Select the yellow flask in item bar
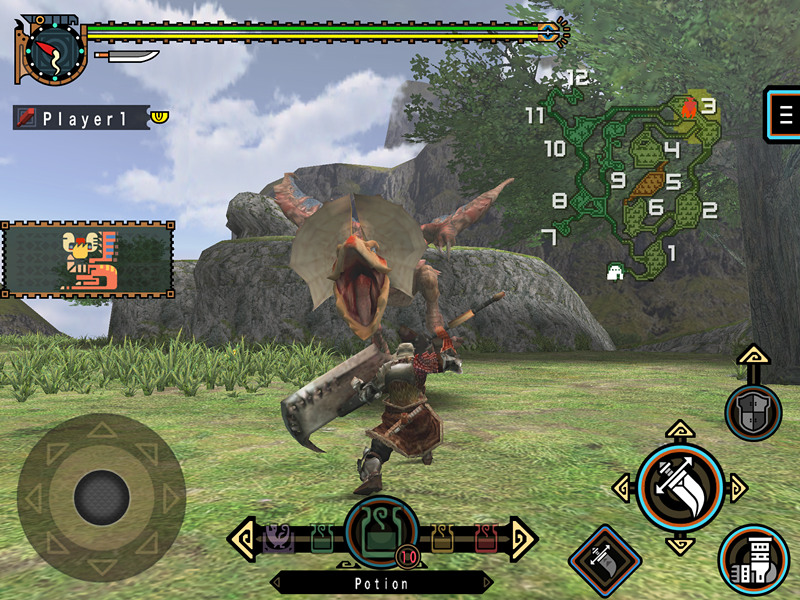Screen dimensions: 800x600 pyautogui.click(x=442, y=540)
